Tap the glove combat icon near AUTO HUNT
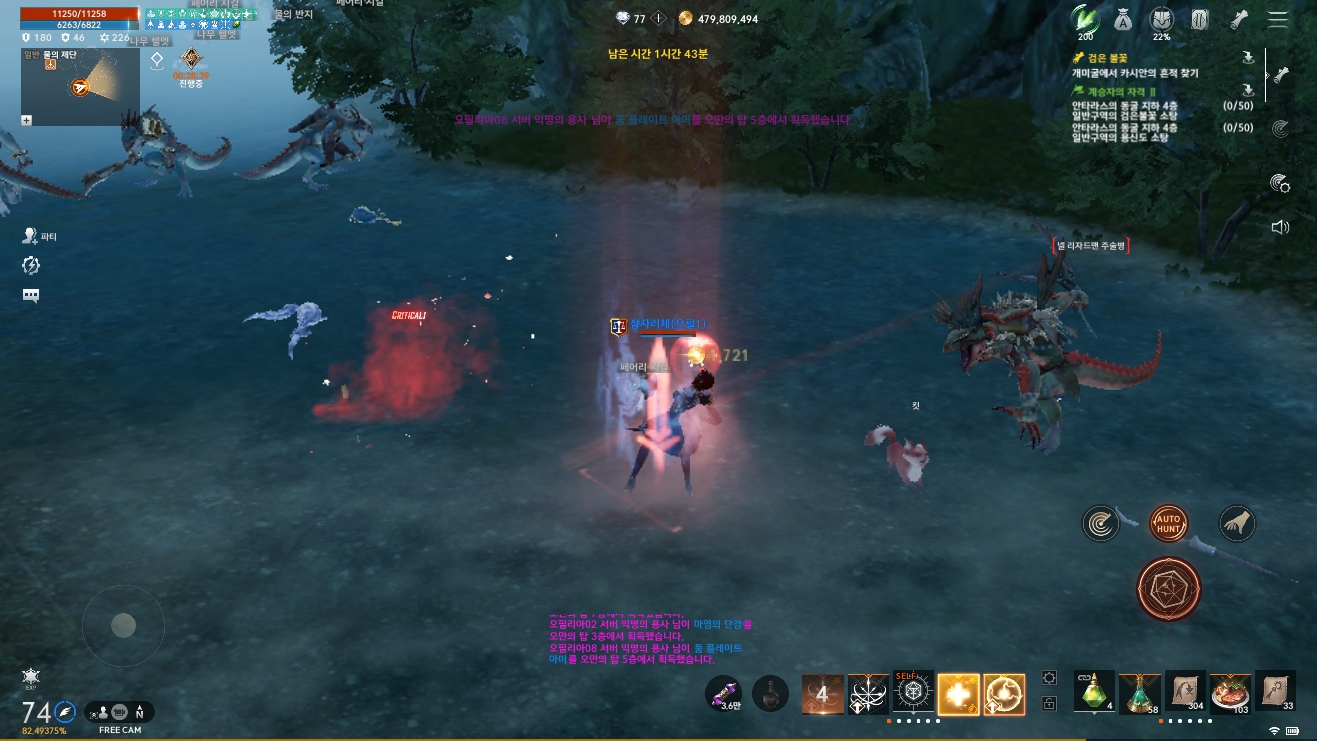 pos(1237,523)
